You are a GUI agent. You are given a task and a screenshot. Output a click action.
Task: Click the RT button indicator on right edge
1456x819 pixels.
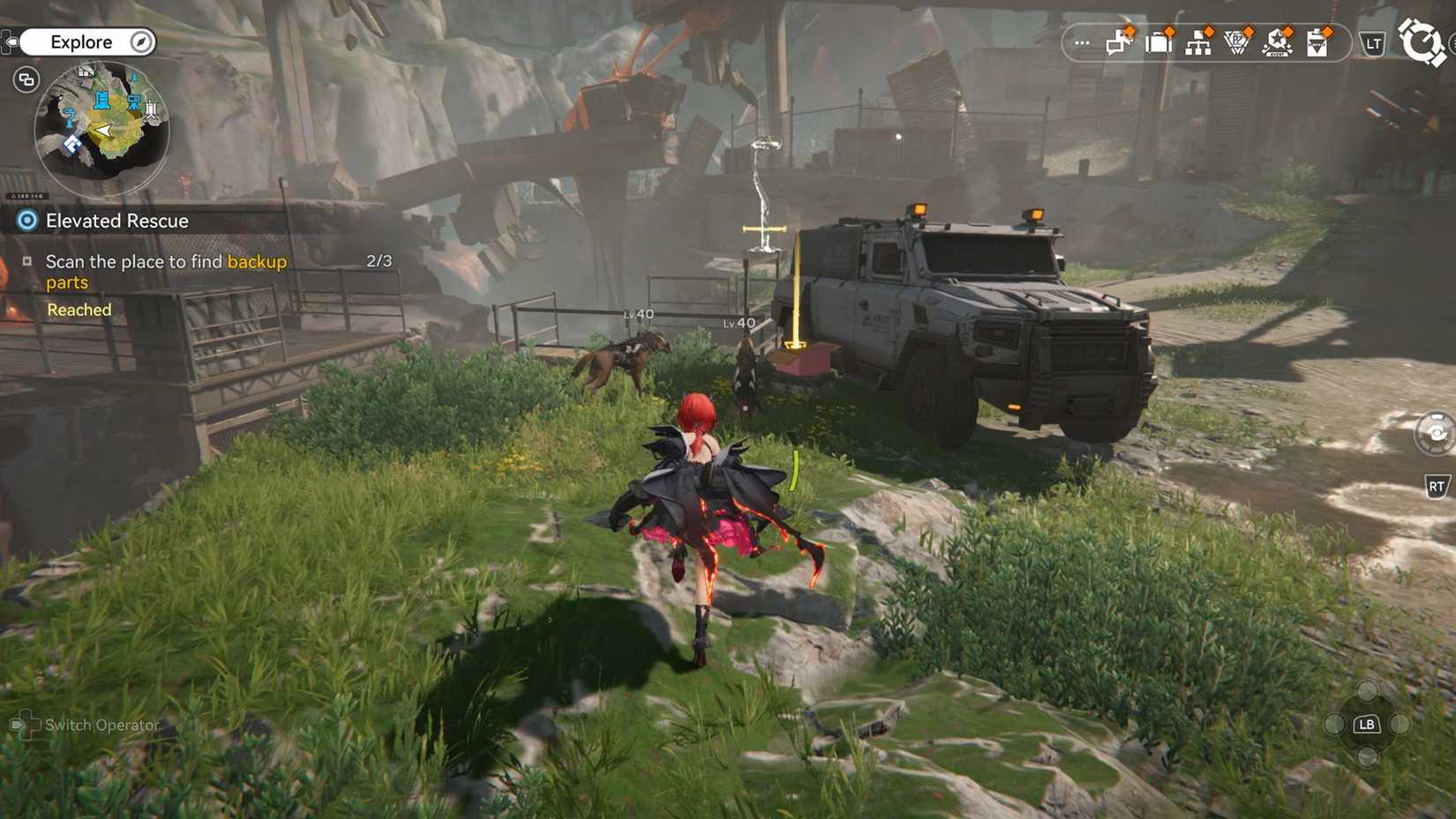tap(1436, 485)
